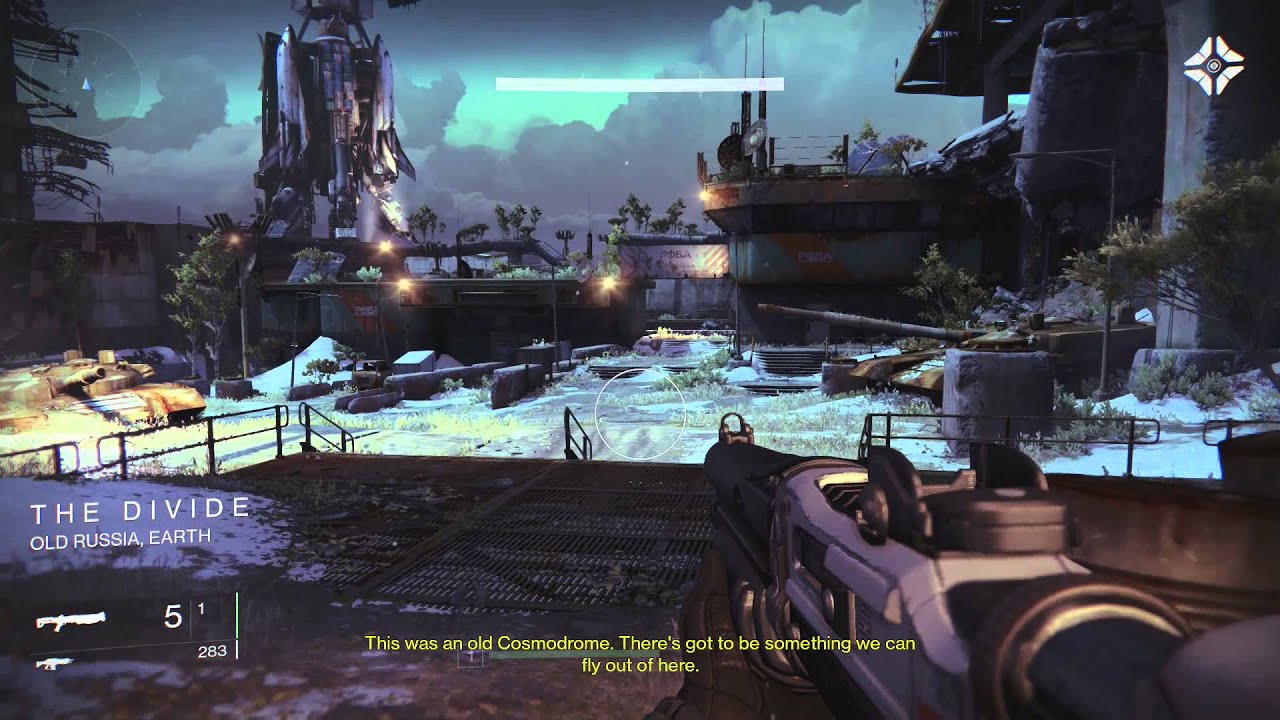Click the Ghost icon in the corner
The image size is (1280, 720).
pos(1213,65)
